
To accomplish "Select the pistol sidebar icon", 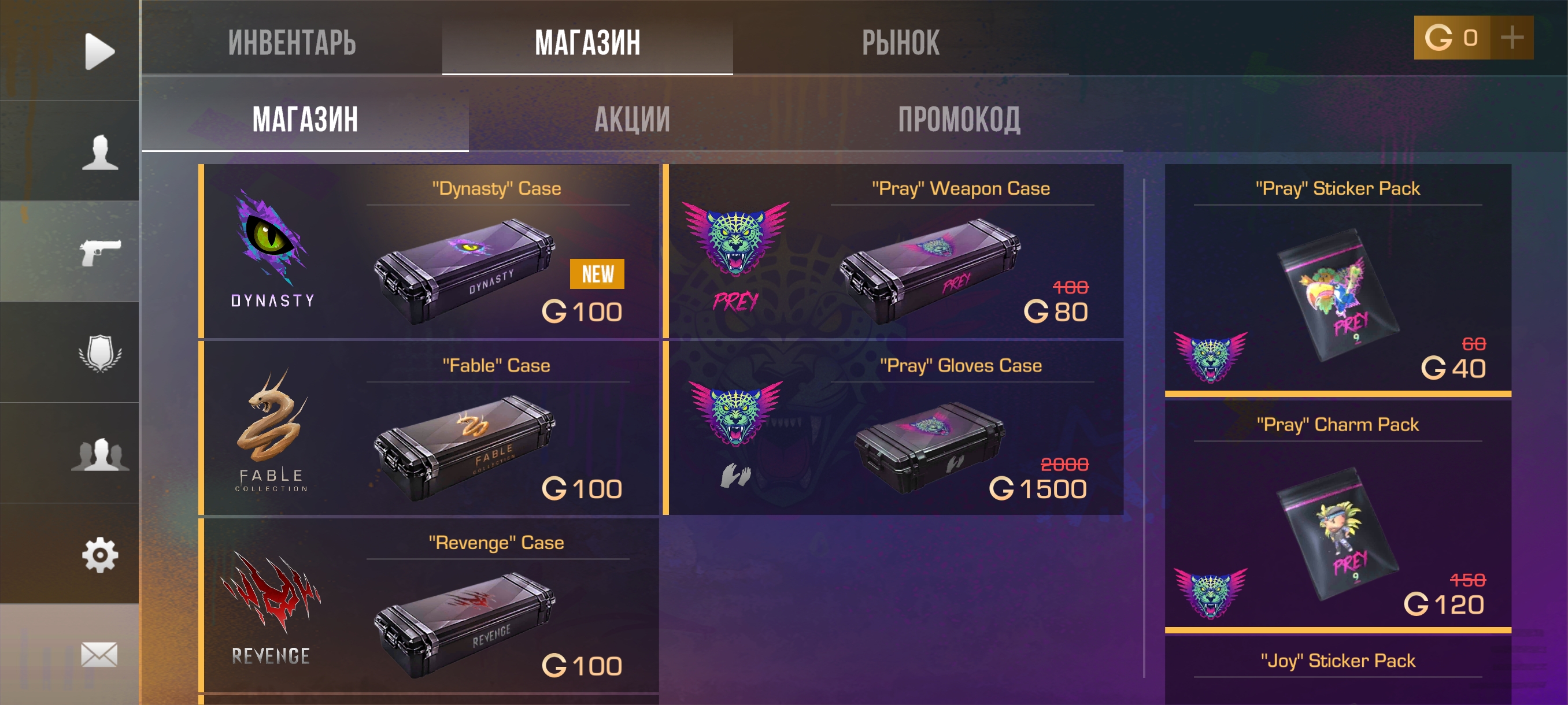I will tap(99, 251).
